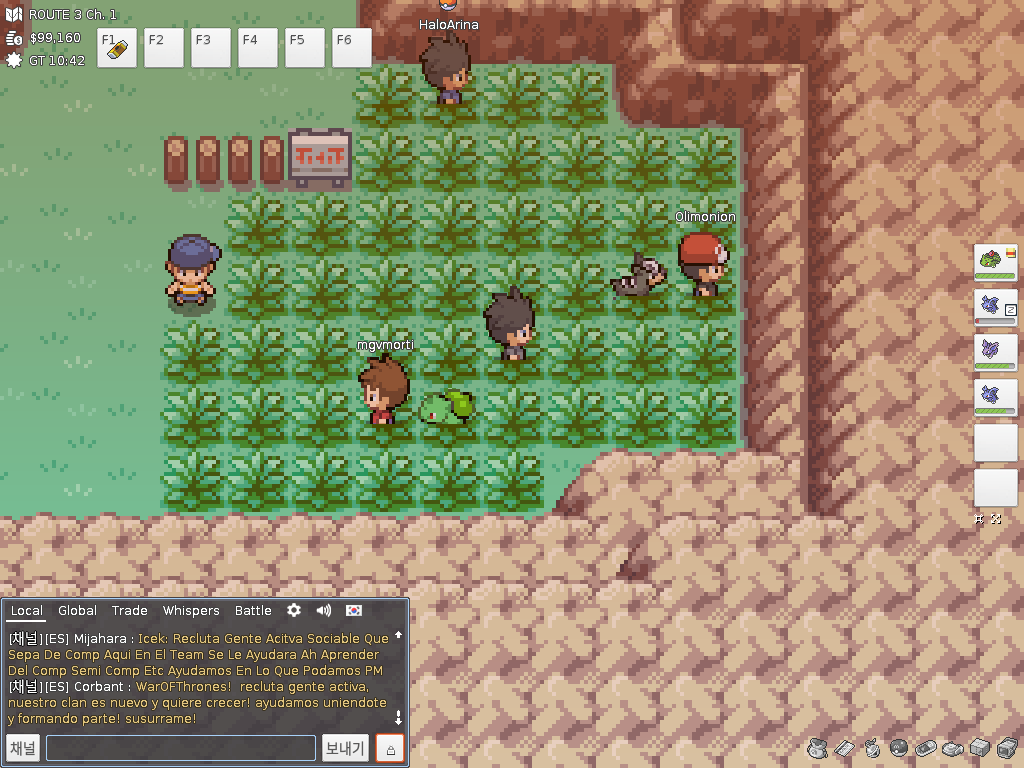Switch to the Local chat tab

coord(27,611)
